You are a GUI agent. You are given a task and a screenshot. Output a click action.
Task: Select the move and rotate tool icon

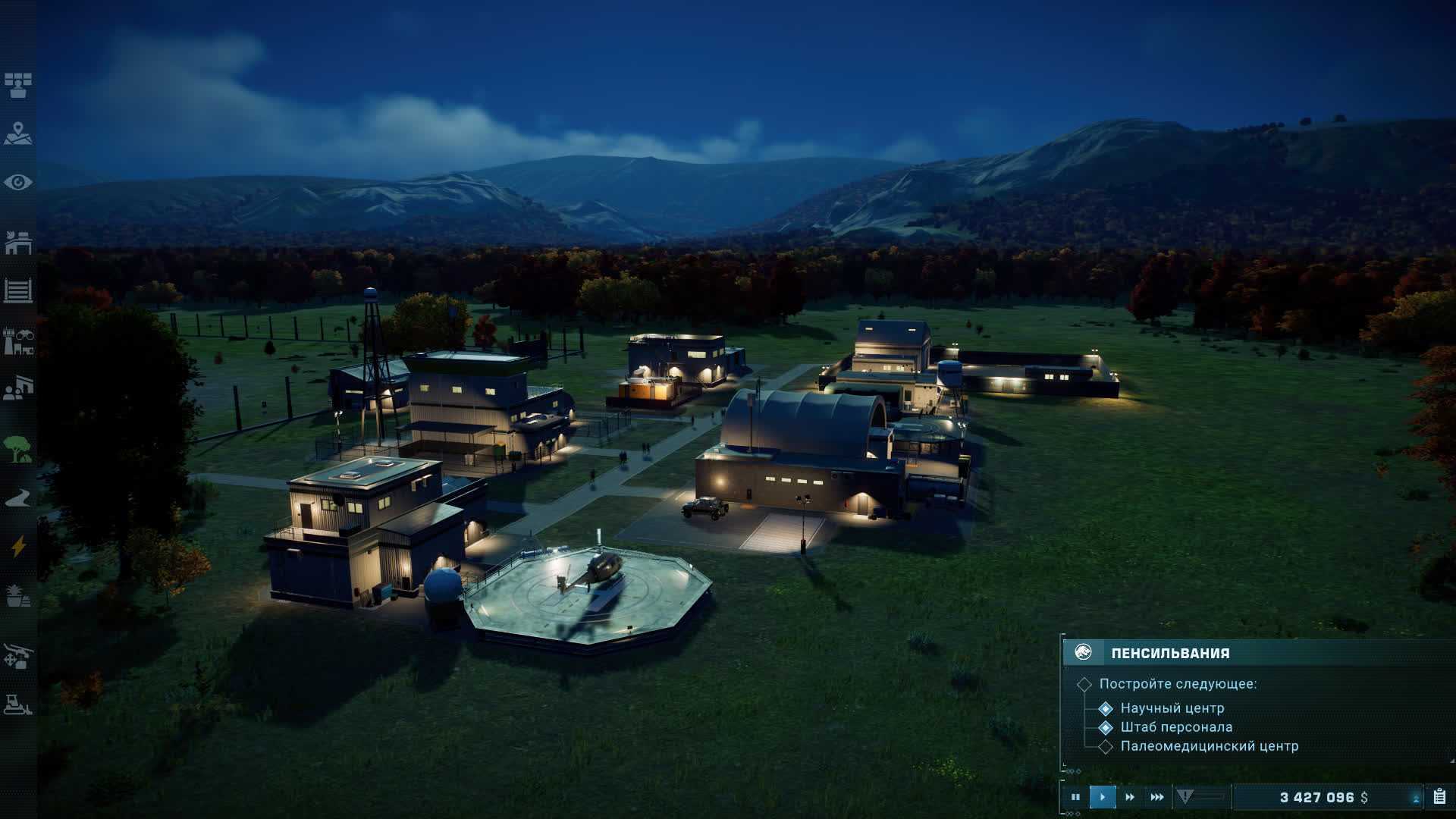(18, 655)
